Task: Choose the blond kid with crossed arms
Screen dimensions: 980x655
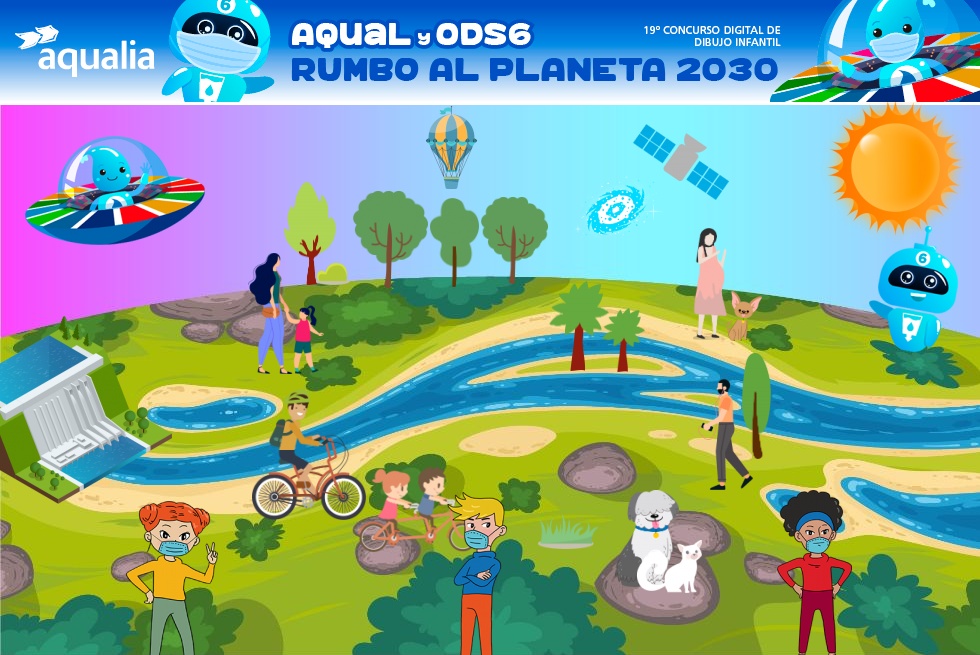Action: (478, 569)
